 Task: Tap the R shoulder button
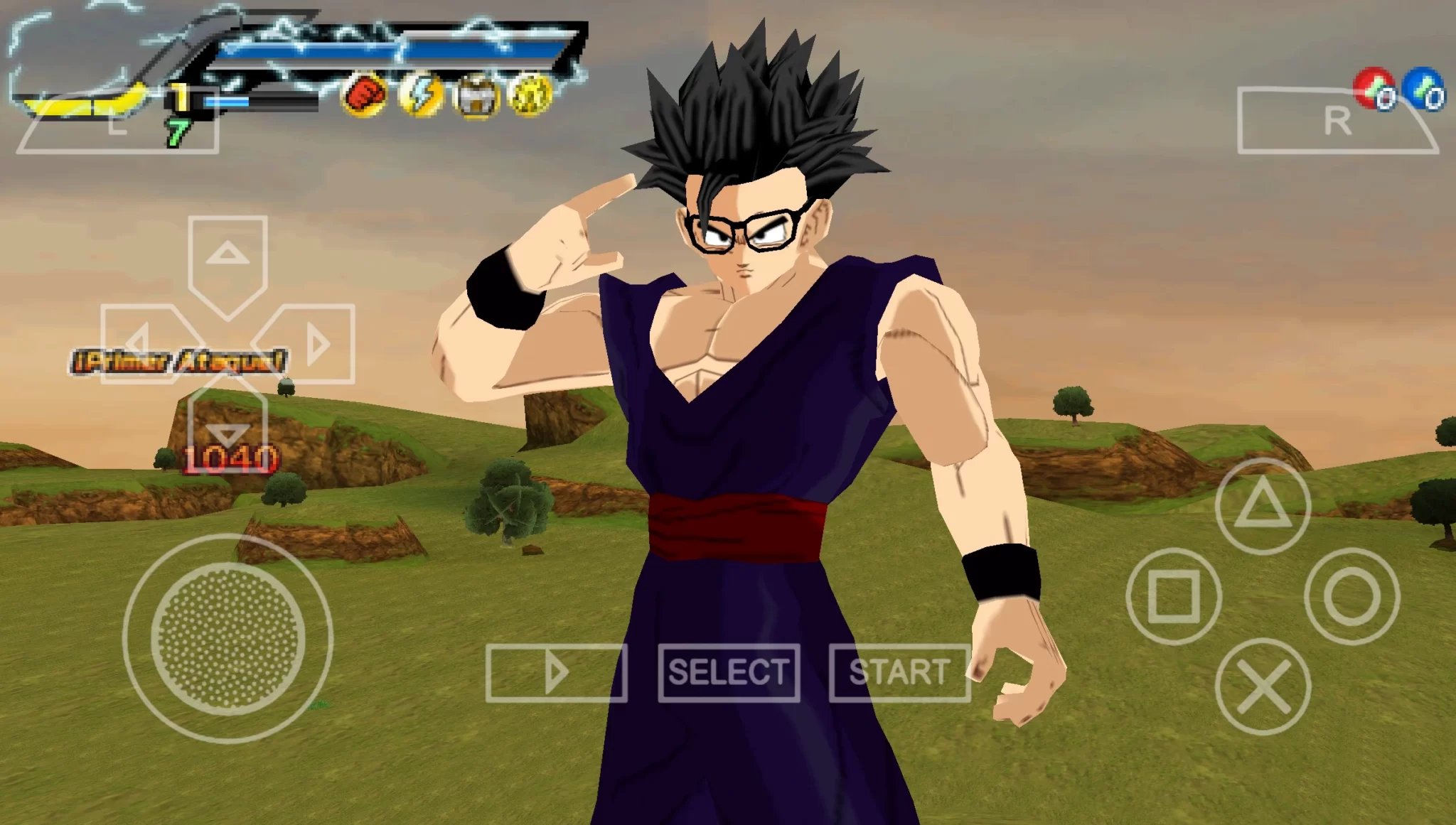1337,122
